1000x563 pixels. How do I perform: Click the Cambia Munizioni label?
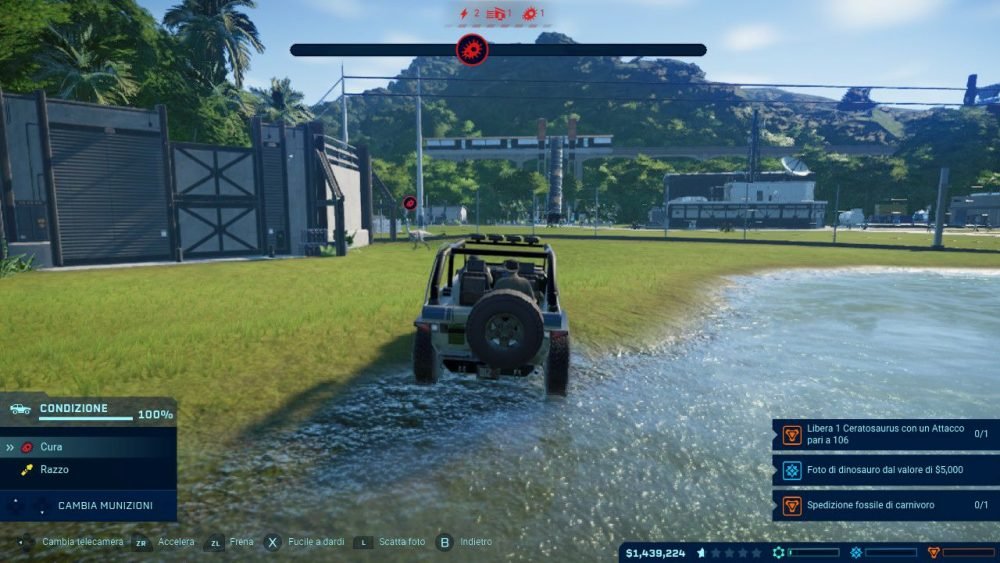[x=105, y=506]
